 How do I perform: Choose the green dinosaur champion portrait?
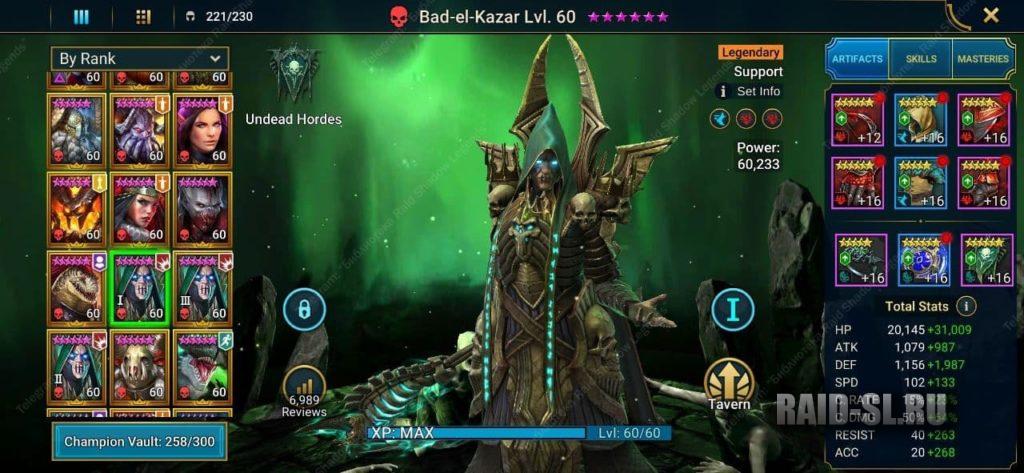coord(202,365)
